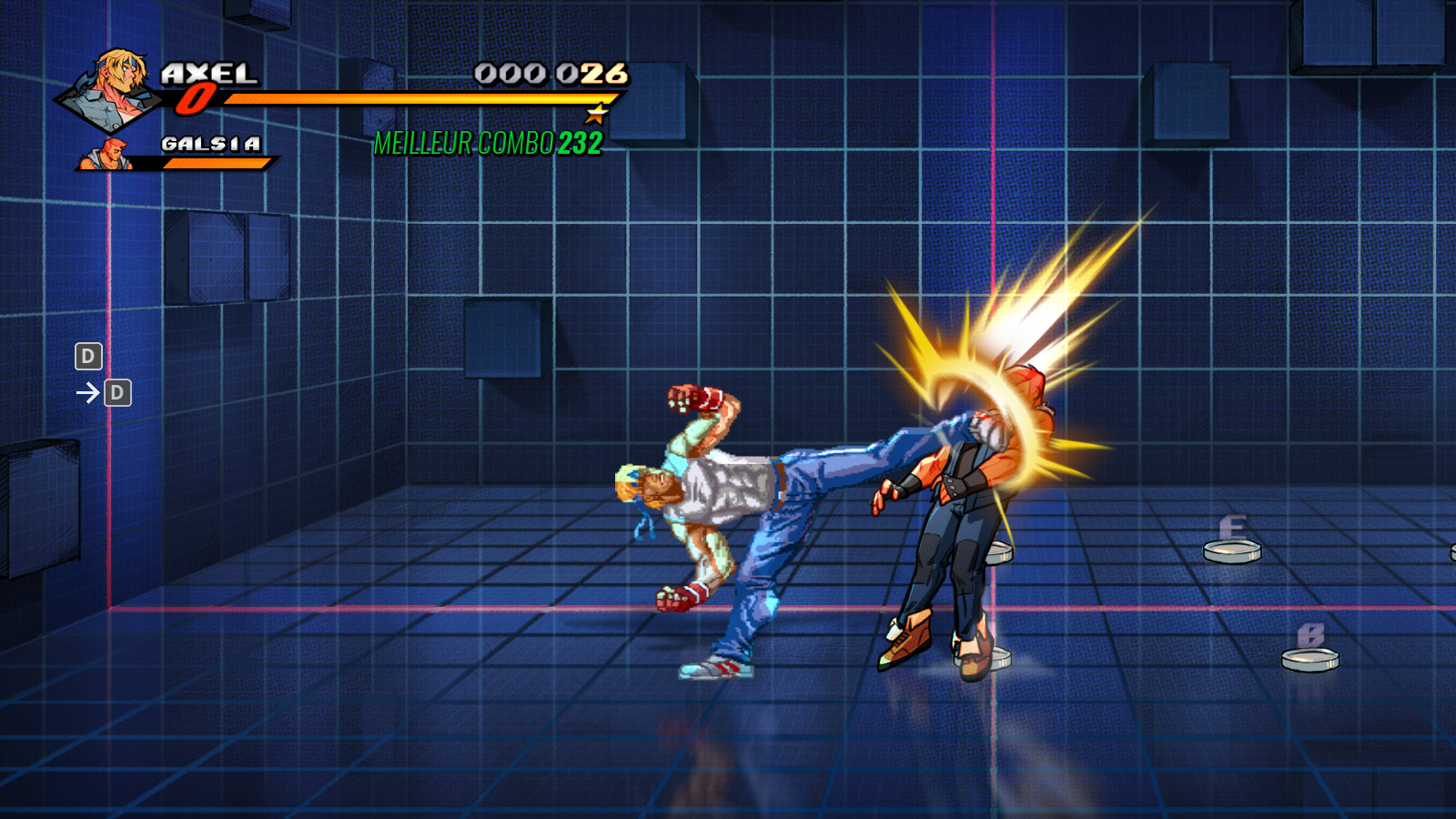
Task: Click the MEILLEUR COMBO 232 text
Action: [487, 141]
